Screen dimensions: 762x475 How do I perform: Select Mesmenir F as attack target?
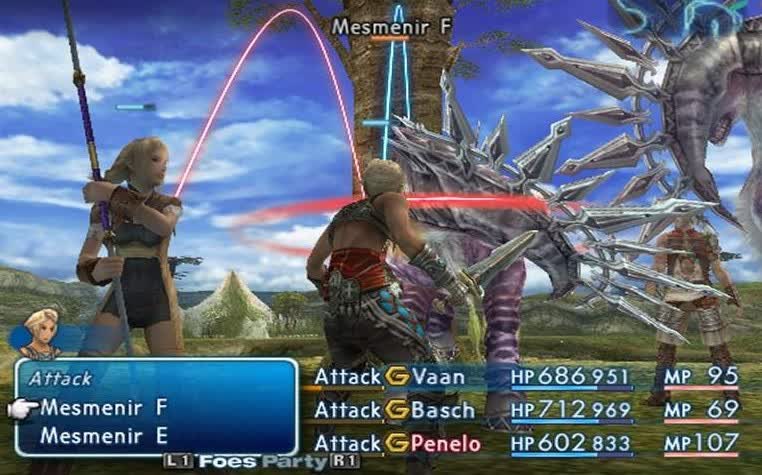[104, 408]
